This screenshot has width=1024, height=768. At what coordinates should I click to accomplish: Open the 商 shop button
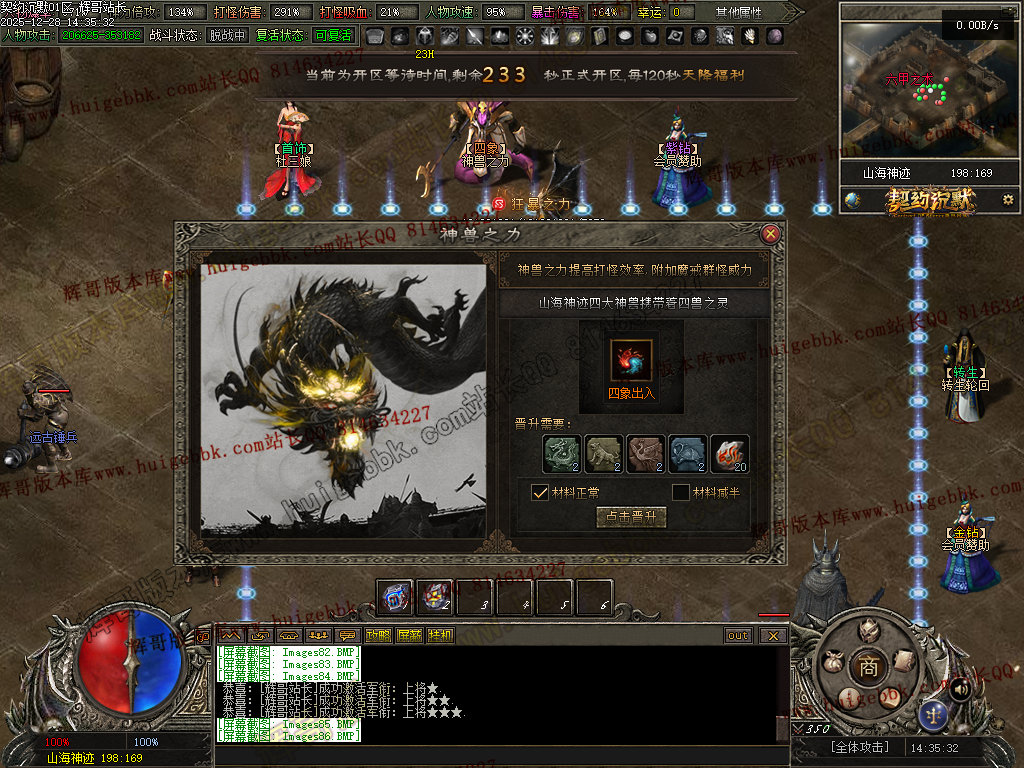coord(868,667)
